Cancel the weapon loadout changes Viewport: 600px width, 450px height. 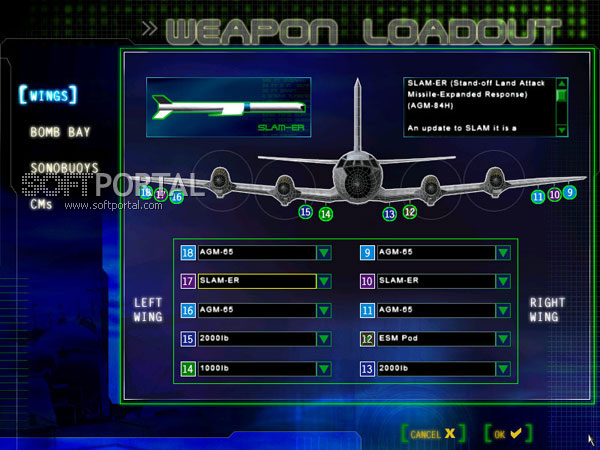click(431, 434)
